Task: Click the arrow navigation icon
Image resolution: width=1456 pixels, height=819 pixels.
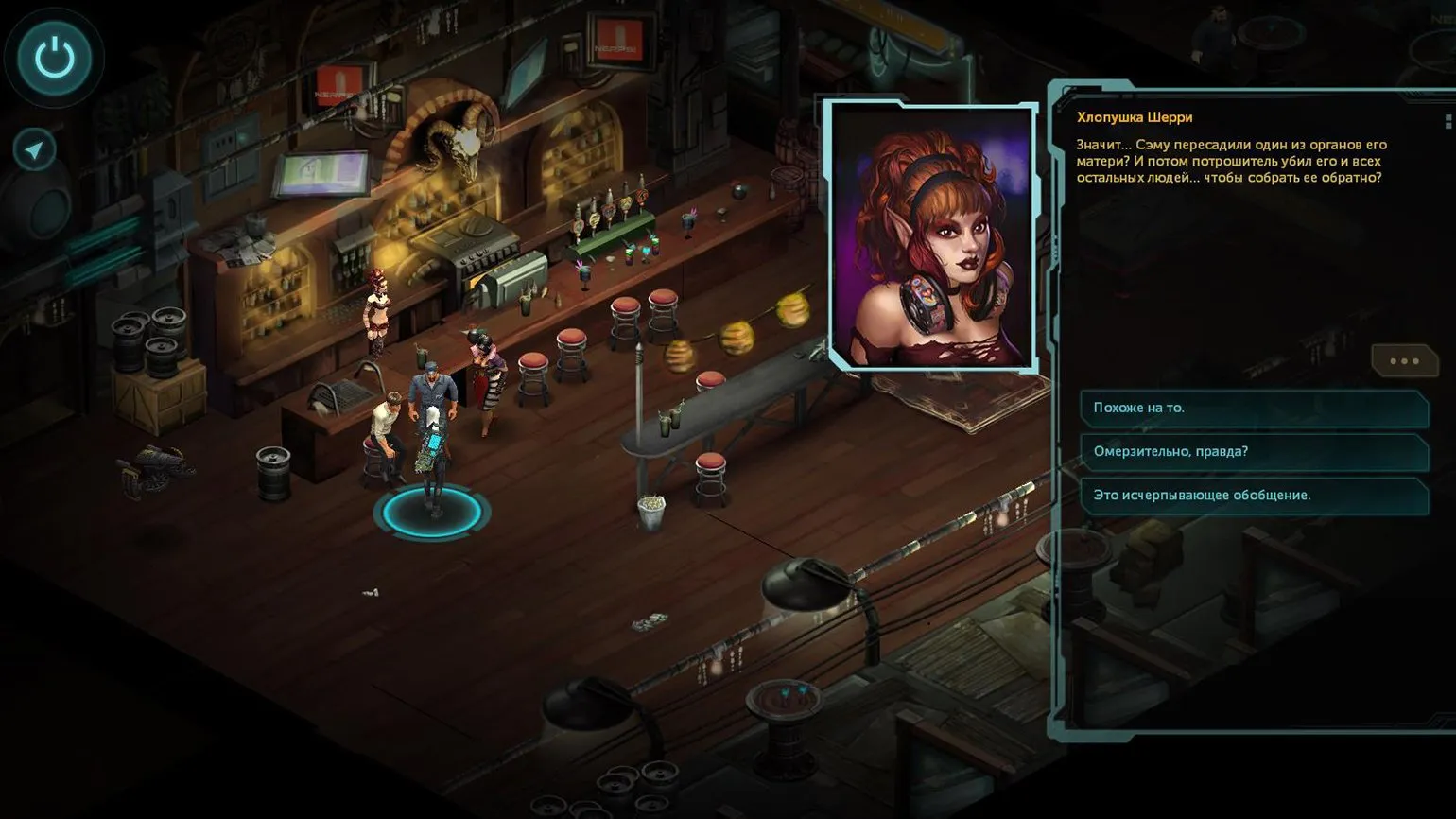Action: click(35, 149)
